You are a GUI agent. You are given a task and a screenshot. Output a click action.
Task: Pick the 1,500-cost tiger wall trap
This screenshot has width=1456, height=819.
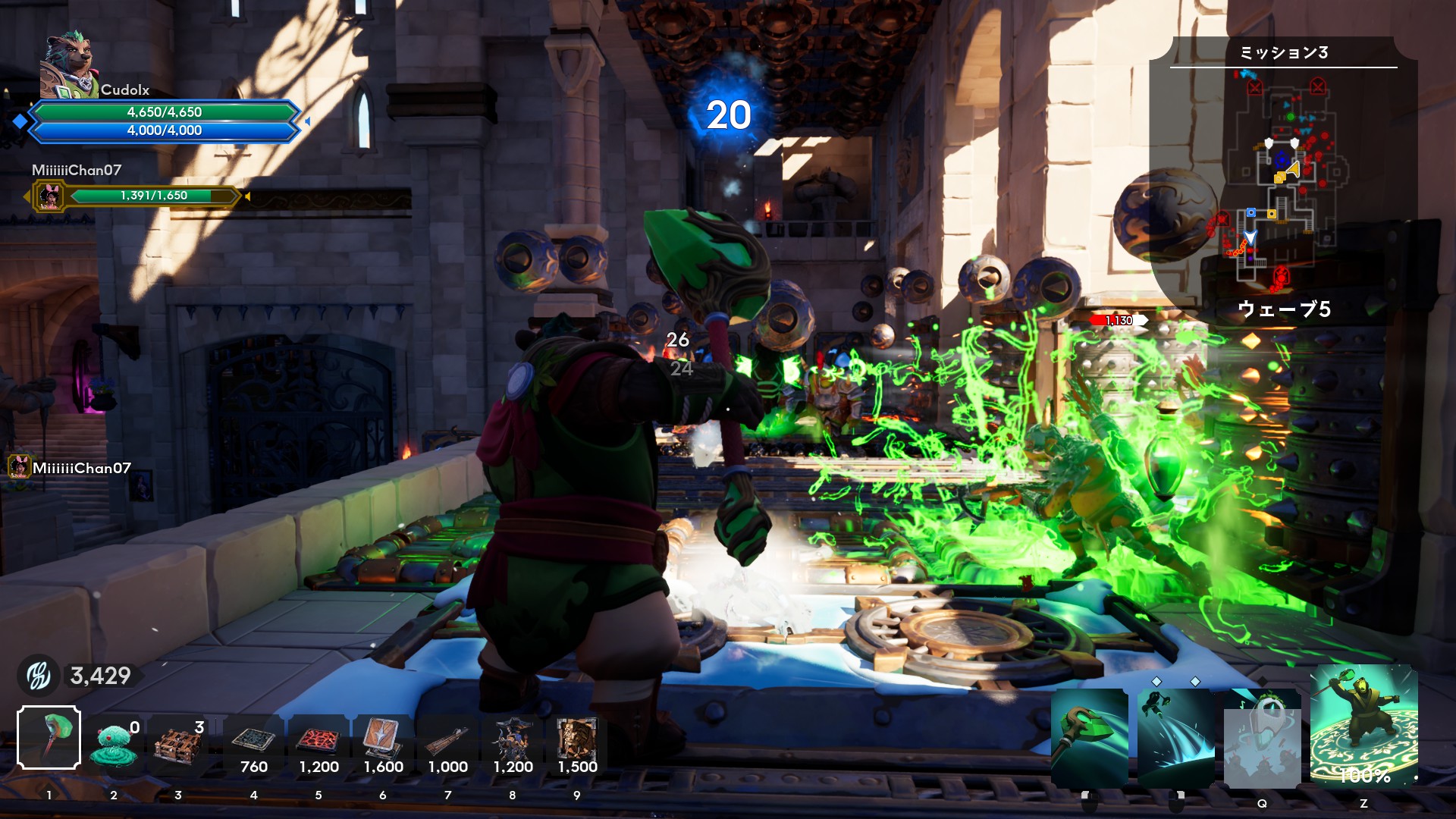(x=577, y=743)
